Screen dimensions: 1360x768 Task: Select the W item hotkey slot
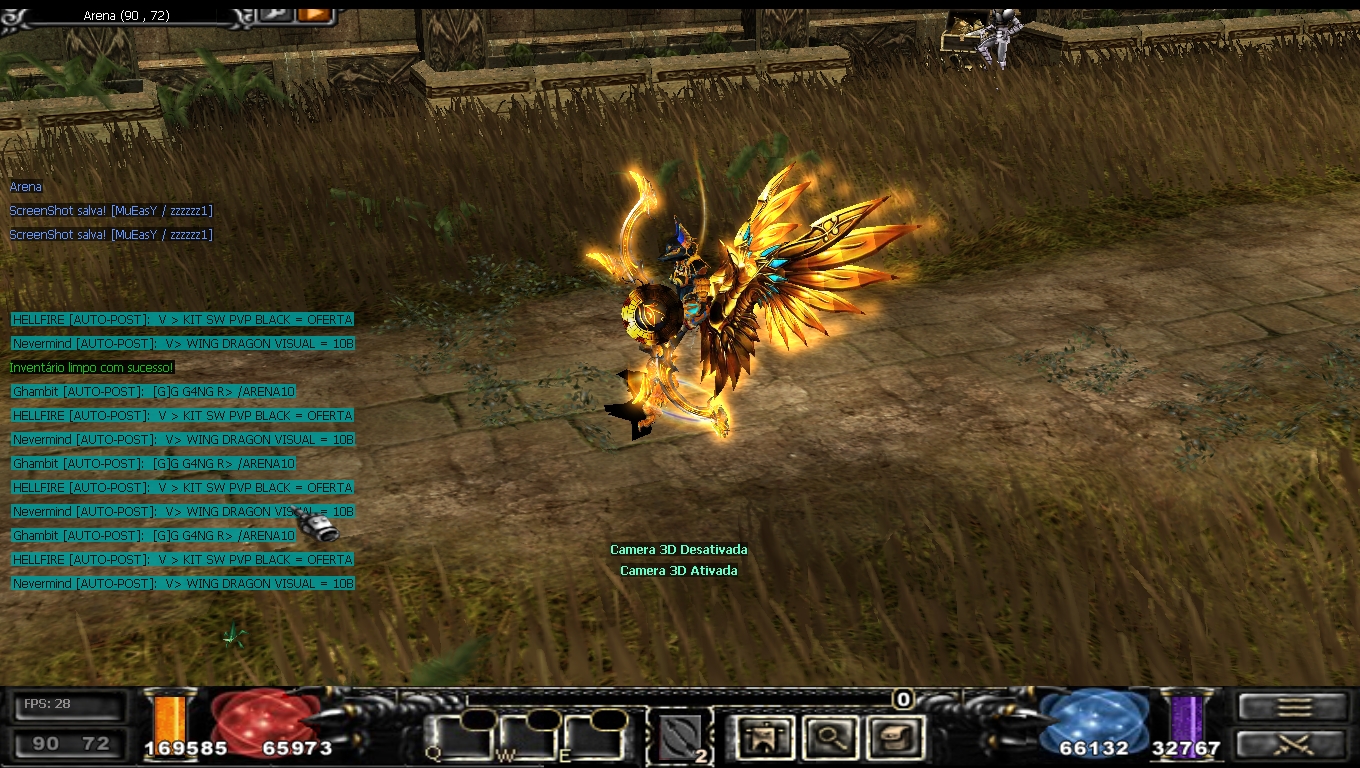tap(530, 738)
